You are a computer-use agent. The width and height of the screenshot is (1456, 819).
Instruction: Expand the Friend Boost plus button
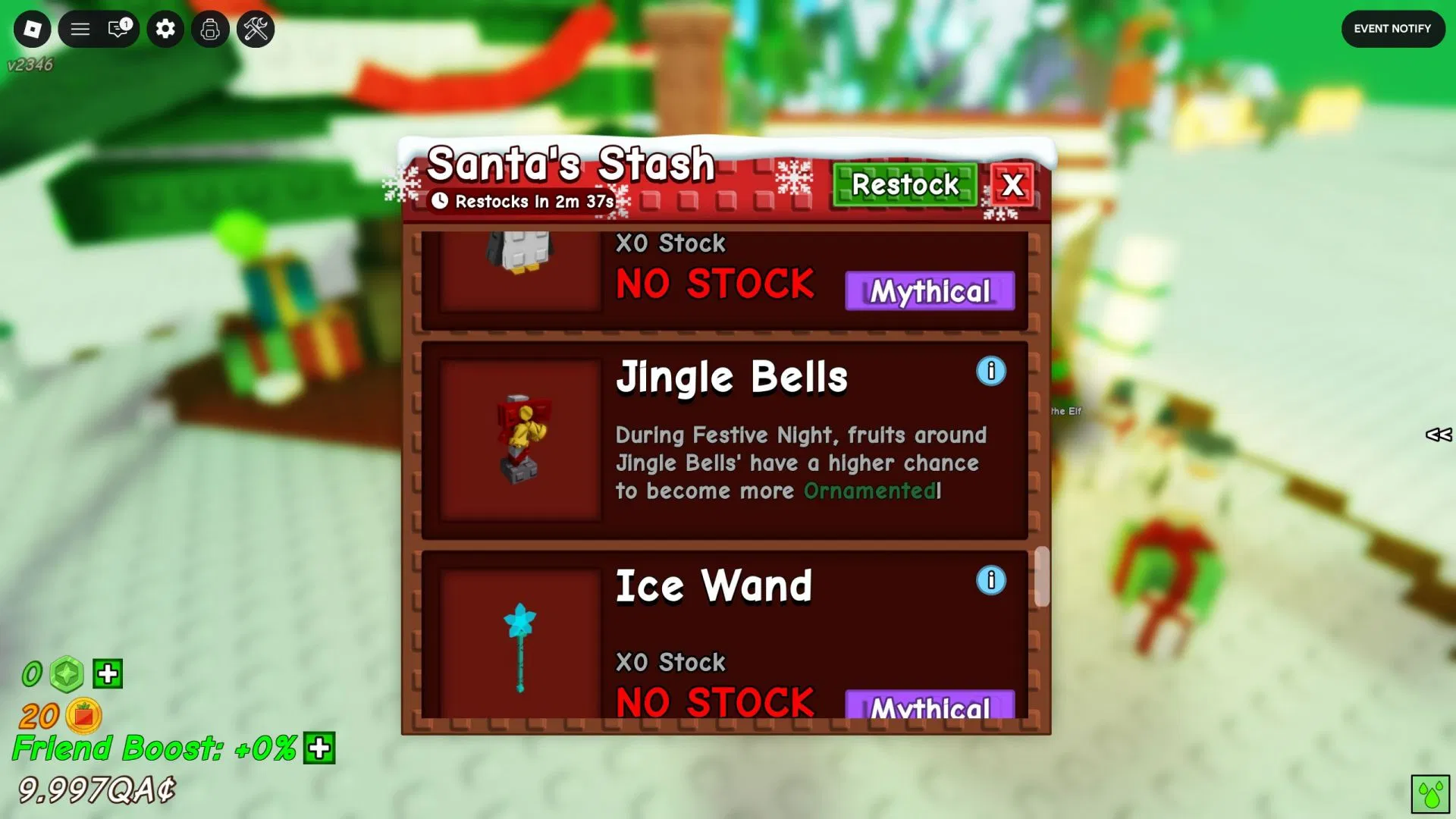click(318, 749)
